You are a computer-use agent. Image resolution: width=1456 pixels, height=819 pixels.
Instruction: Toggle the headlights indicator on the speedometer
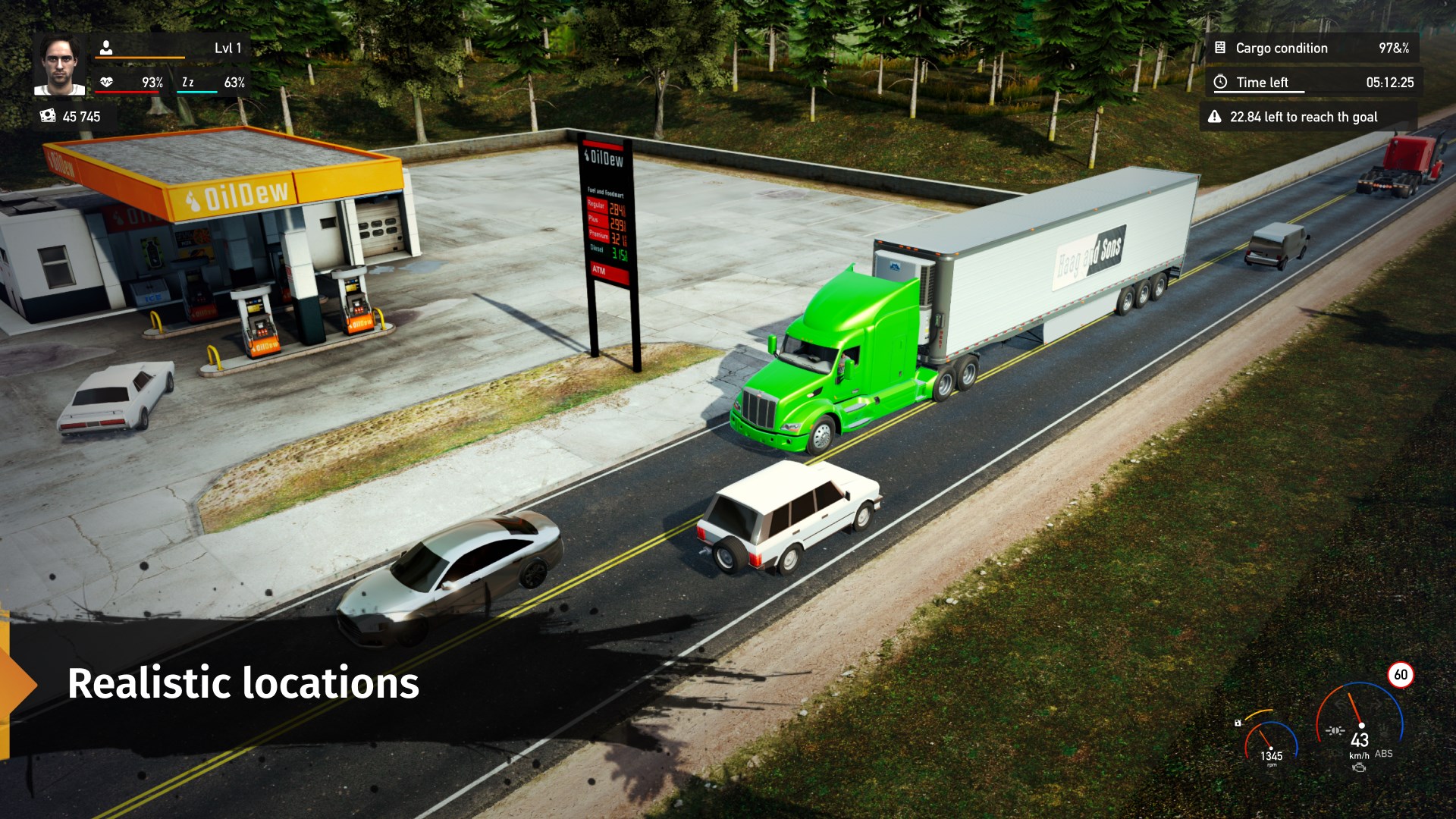coord(1336,731)
